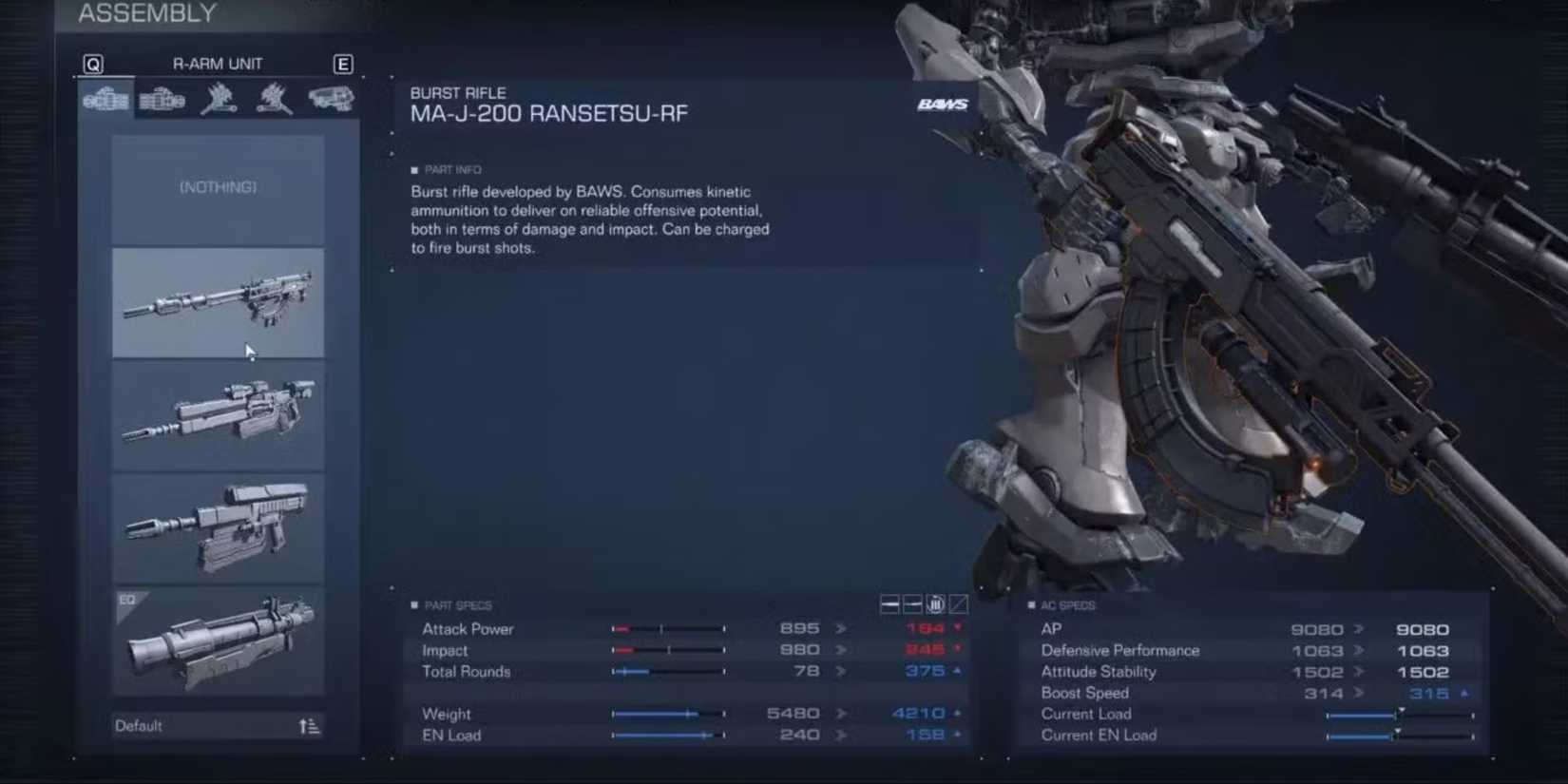Expand the Weight stat detail arrow
The image size is (1568, 784).
click(840, 713)
